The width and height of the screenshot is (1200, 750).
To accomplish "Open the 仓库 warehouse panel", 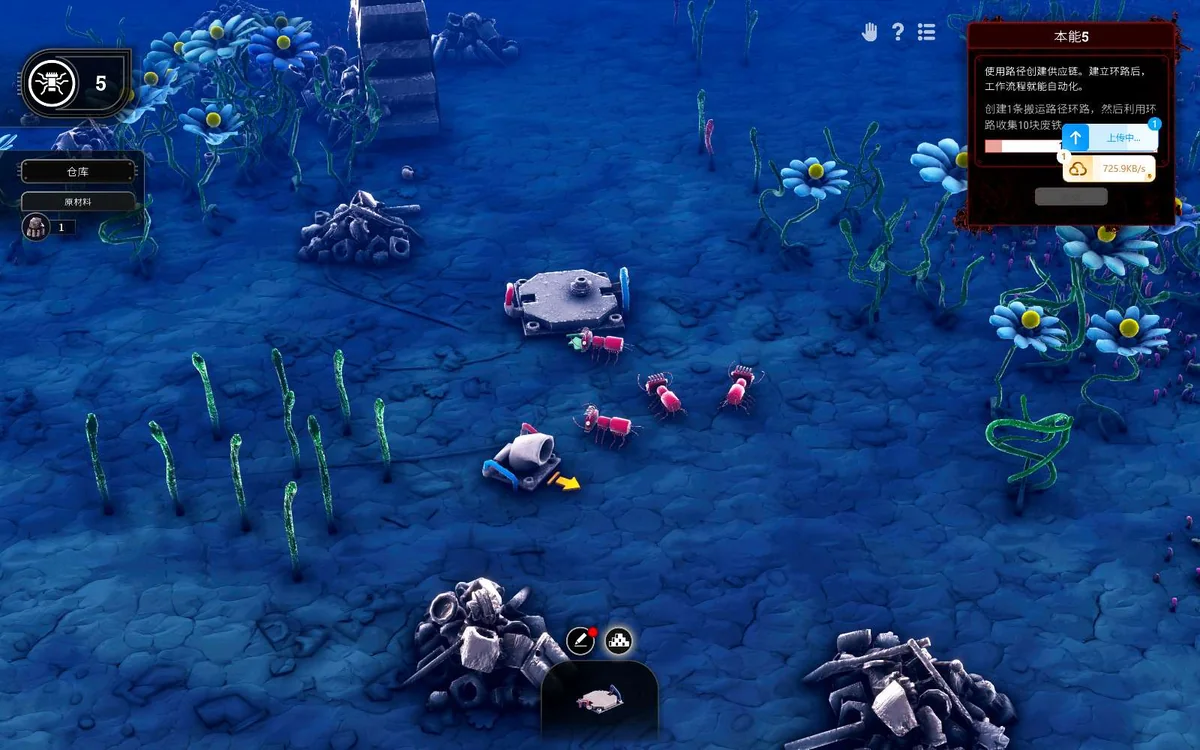I will click(78, 172).
